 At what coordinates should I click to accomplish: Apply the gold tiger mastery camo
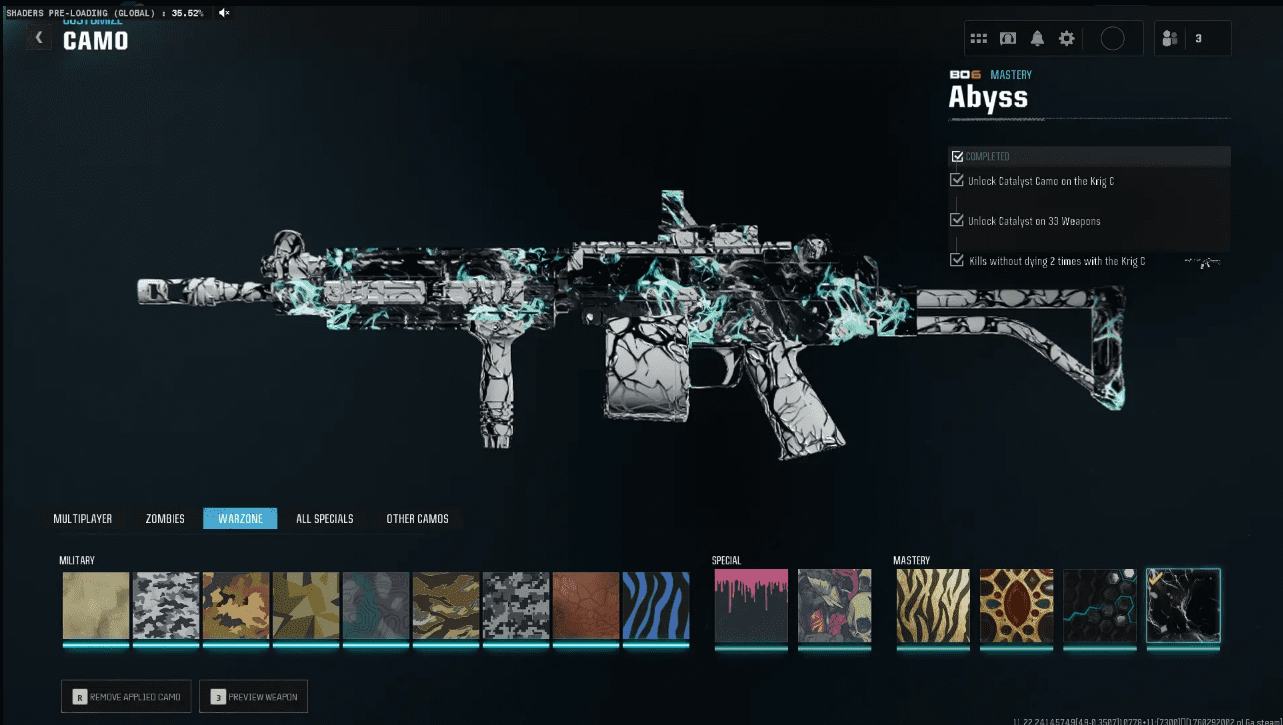point(933,605)
